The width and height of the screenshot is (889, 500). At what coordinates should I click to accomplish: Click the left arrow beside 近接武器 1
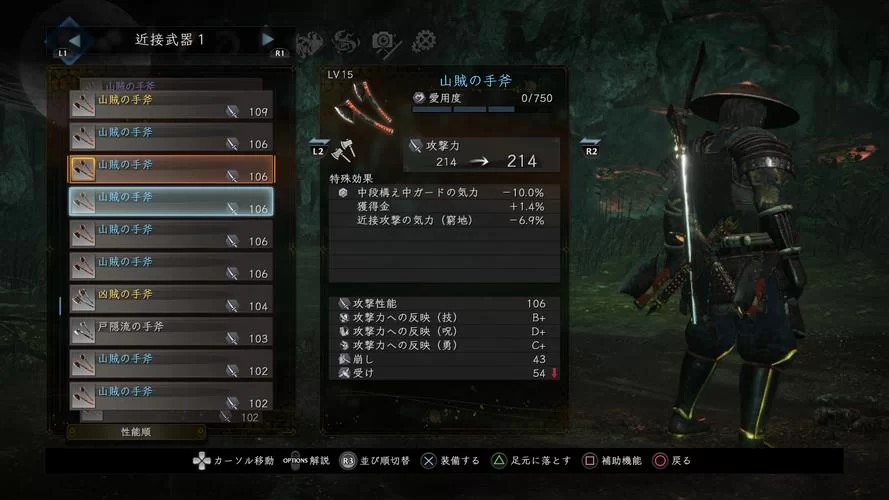(x=75, y=40)
